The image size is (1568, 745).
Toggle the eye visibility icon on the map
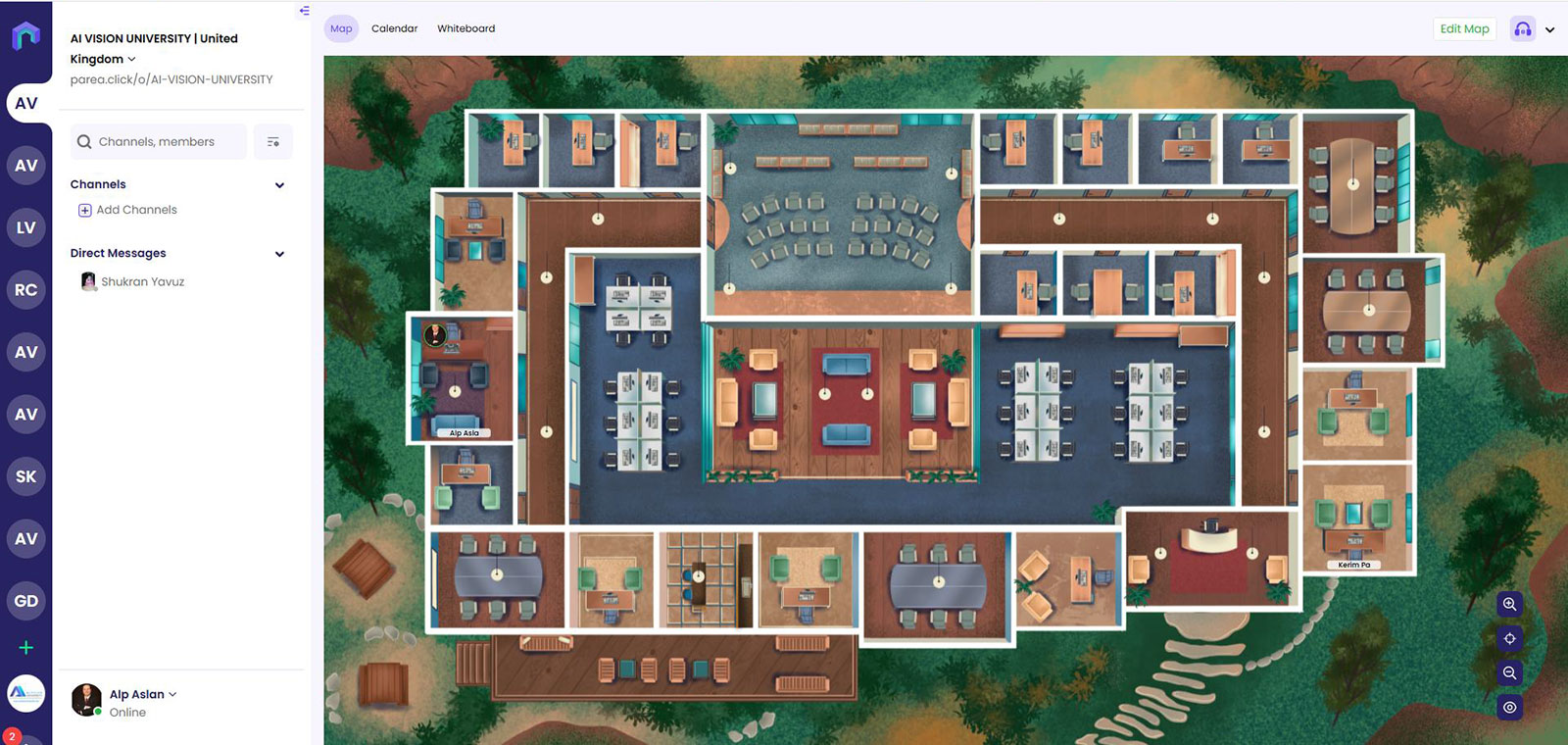1509,708
